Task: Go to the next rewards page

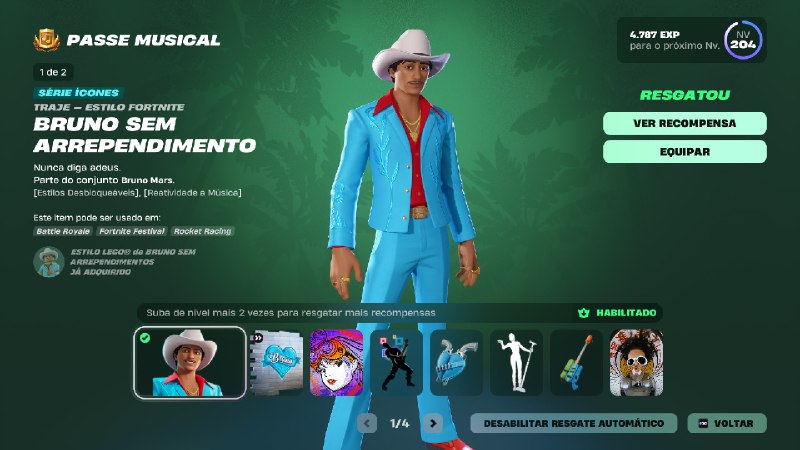Action: [x=432, y=423]
